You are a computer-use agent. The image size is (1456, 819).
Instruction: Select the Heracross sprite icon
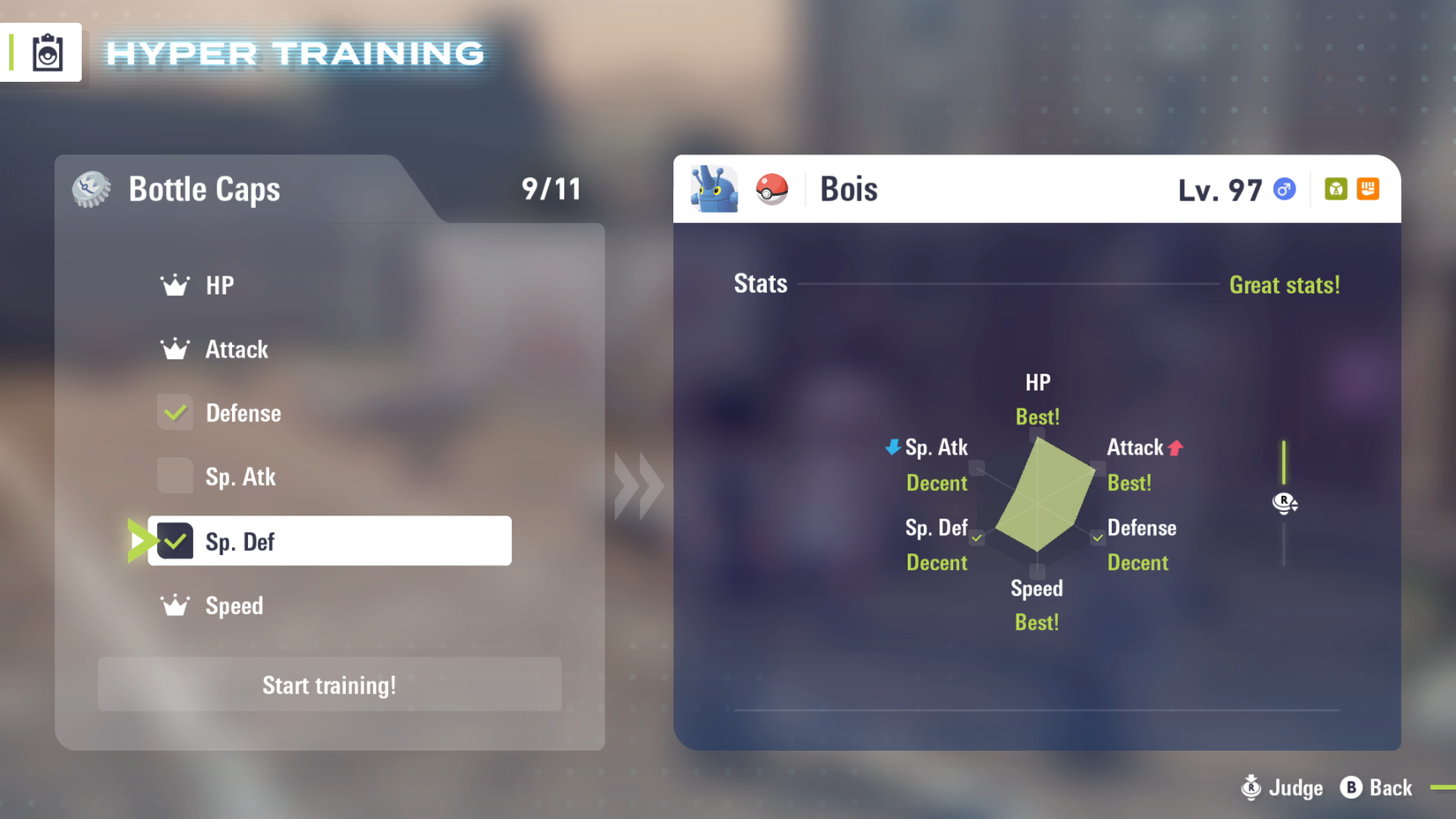click(715, 188)
